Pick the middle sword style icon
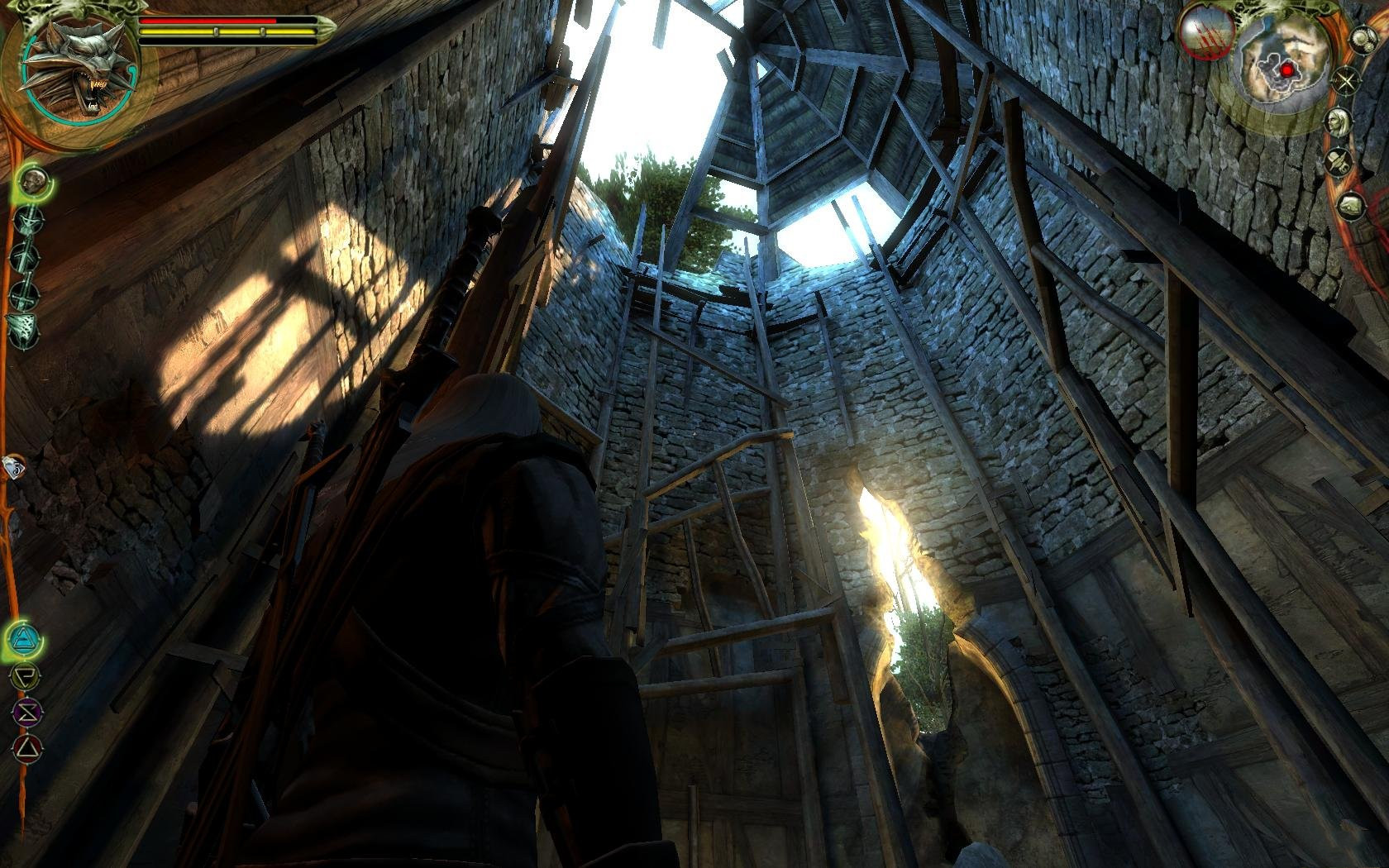The image size is (1389, 868). (x=24, y=256)
